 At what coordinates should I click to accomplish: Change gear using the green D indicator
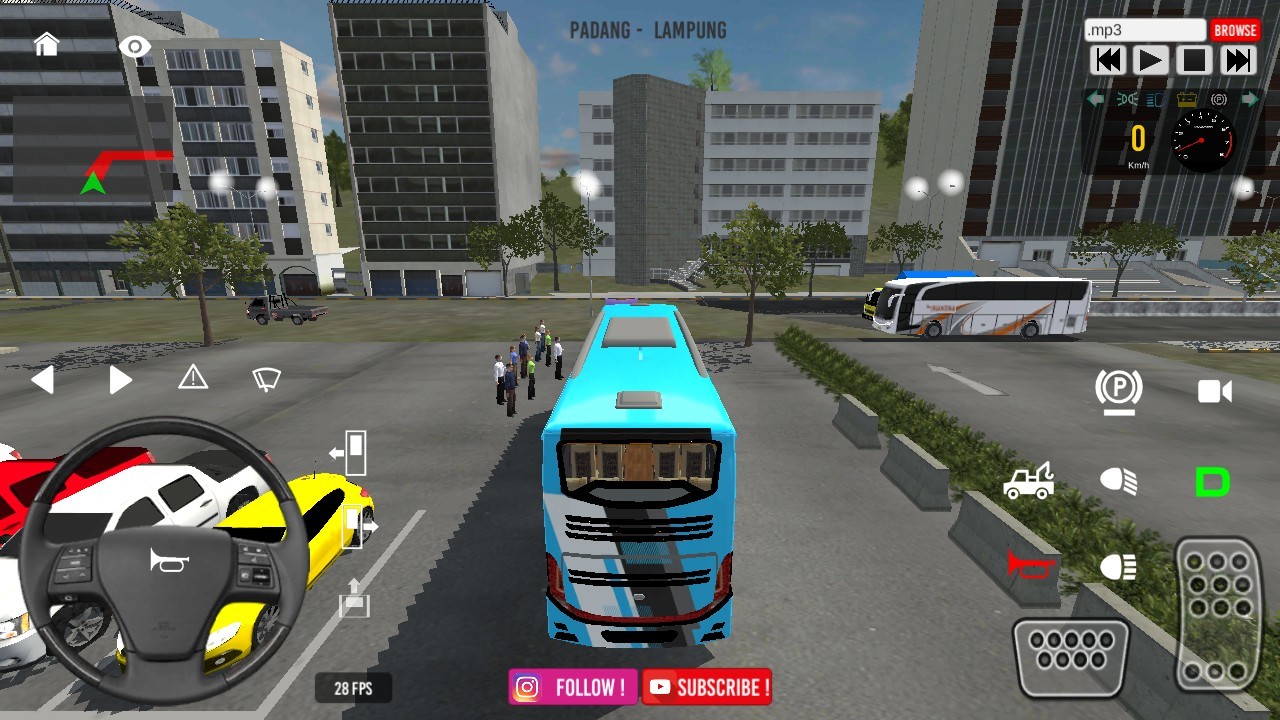(1212, 482)
